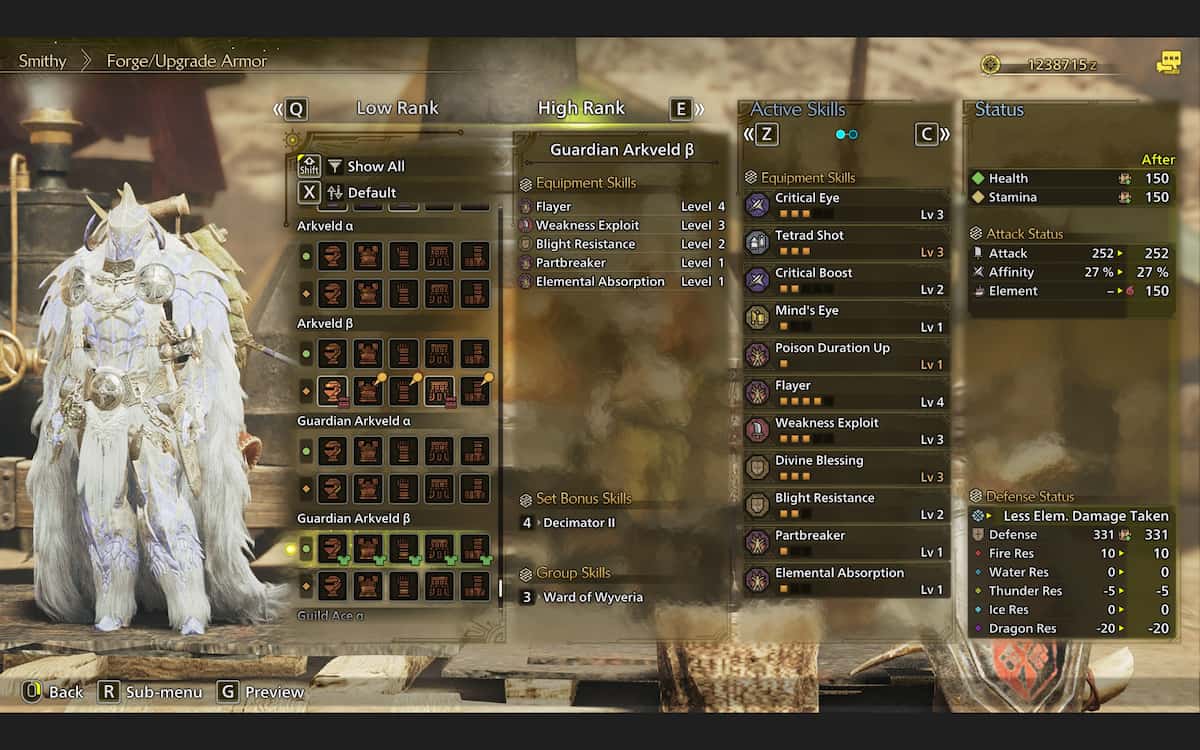The height and width of the screenshot is (750, 1200).
Task: Select the Ward of Wyveria group skill
Action: pos(592,597)
